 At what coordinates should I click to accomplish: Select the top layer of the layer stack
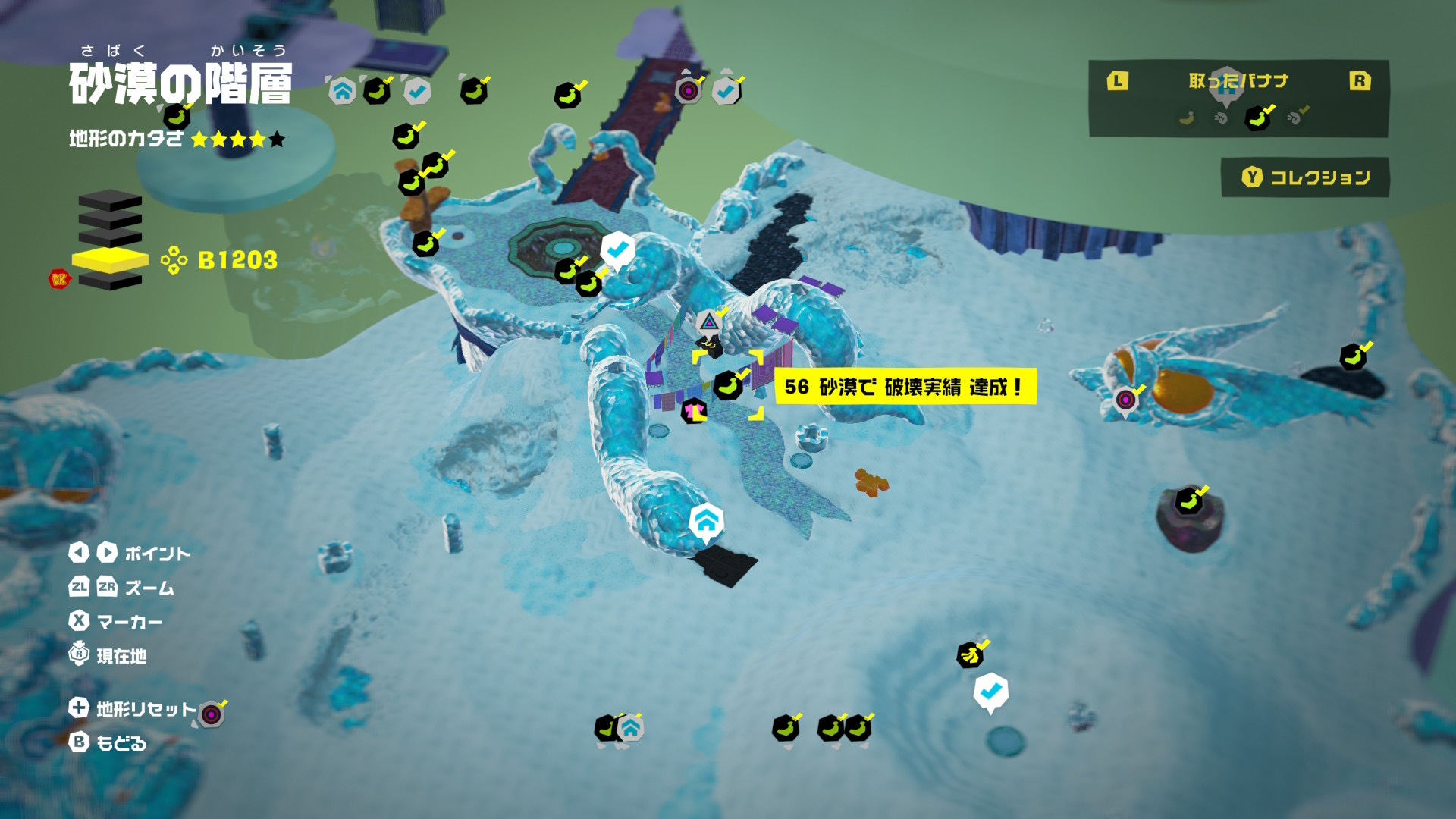110,202
